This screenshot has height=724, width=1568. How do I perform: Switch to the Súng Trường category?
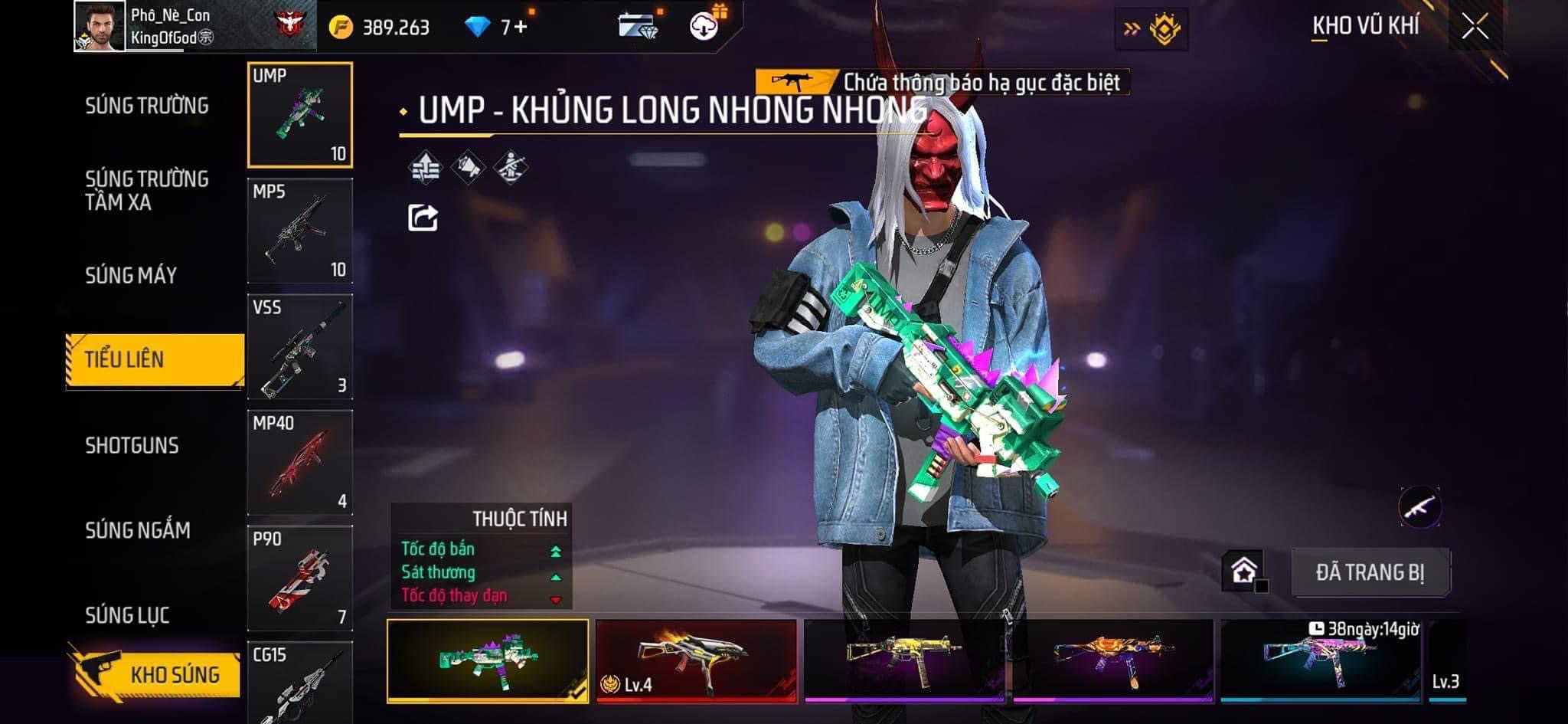tap(147, 106)
